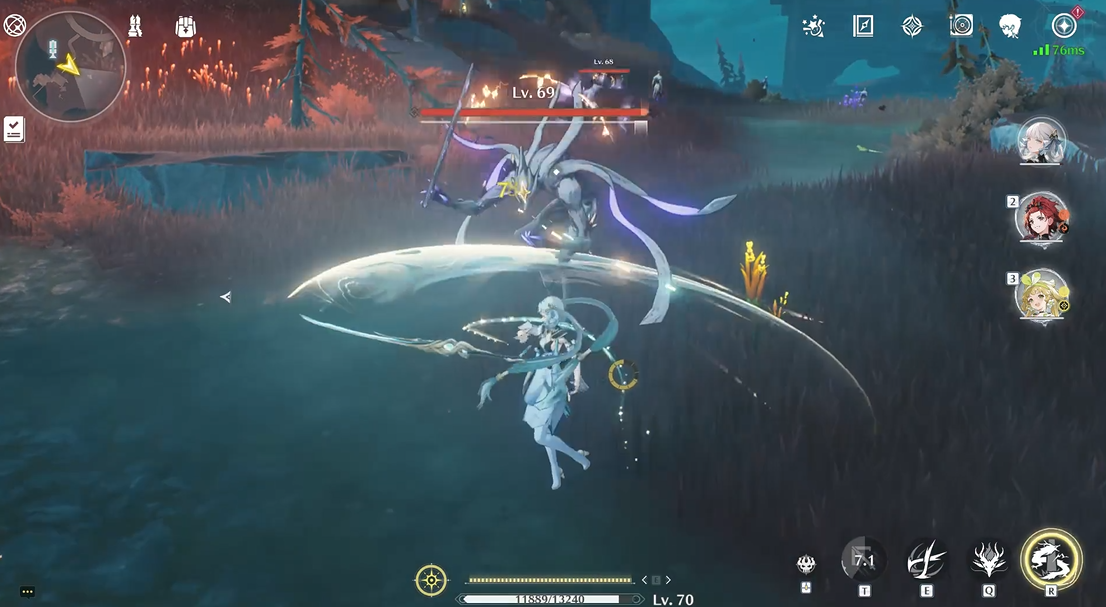Viewport: 1106px width, 607px height.
Task: Open the terminal globe icon beside minimap
Action: coord(13,26)
